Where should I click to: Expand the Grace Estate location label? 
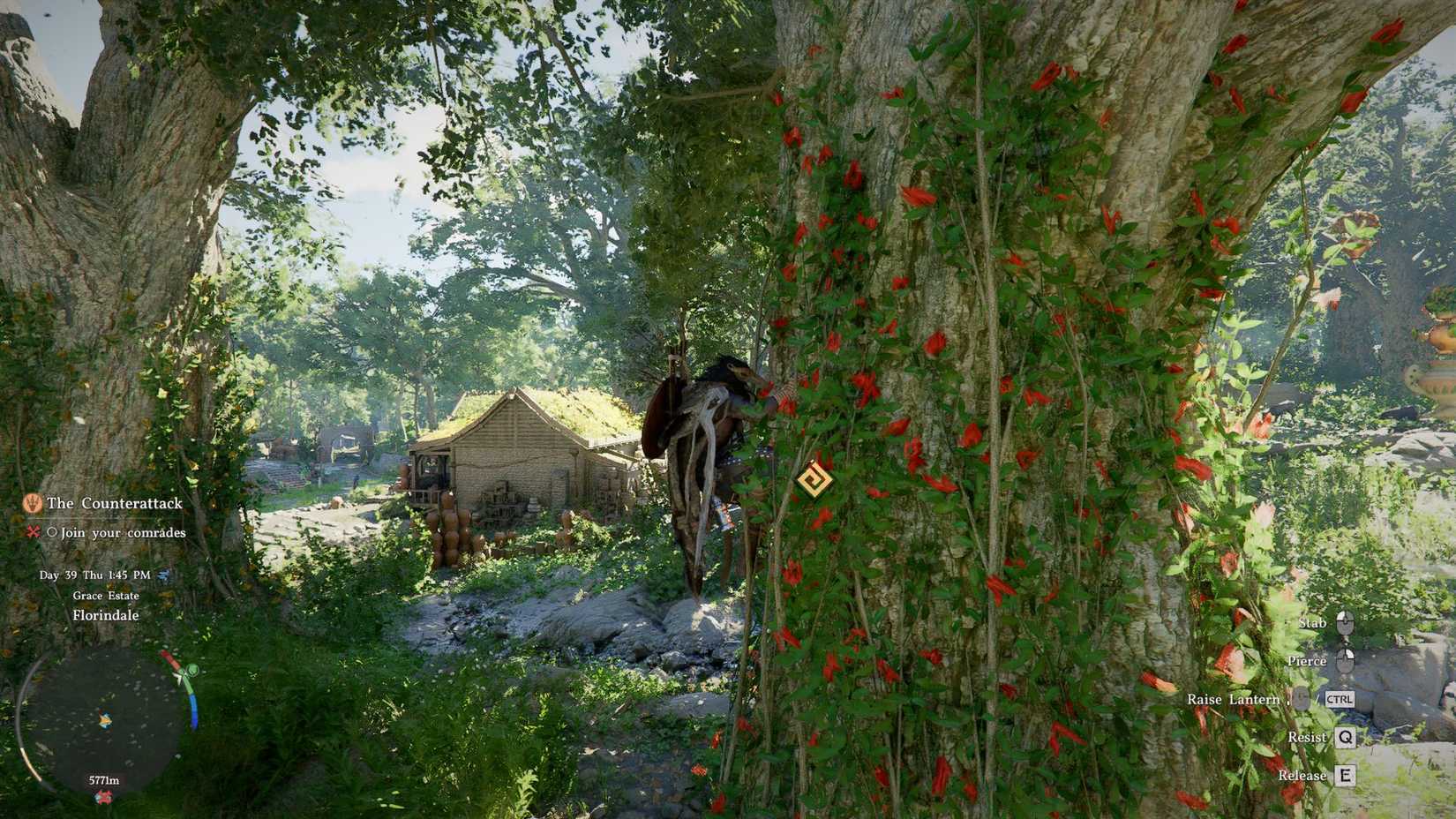click(105, 596)
